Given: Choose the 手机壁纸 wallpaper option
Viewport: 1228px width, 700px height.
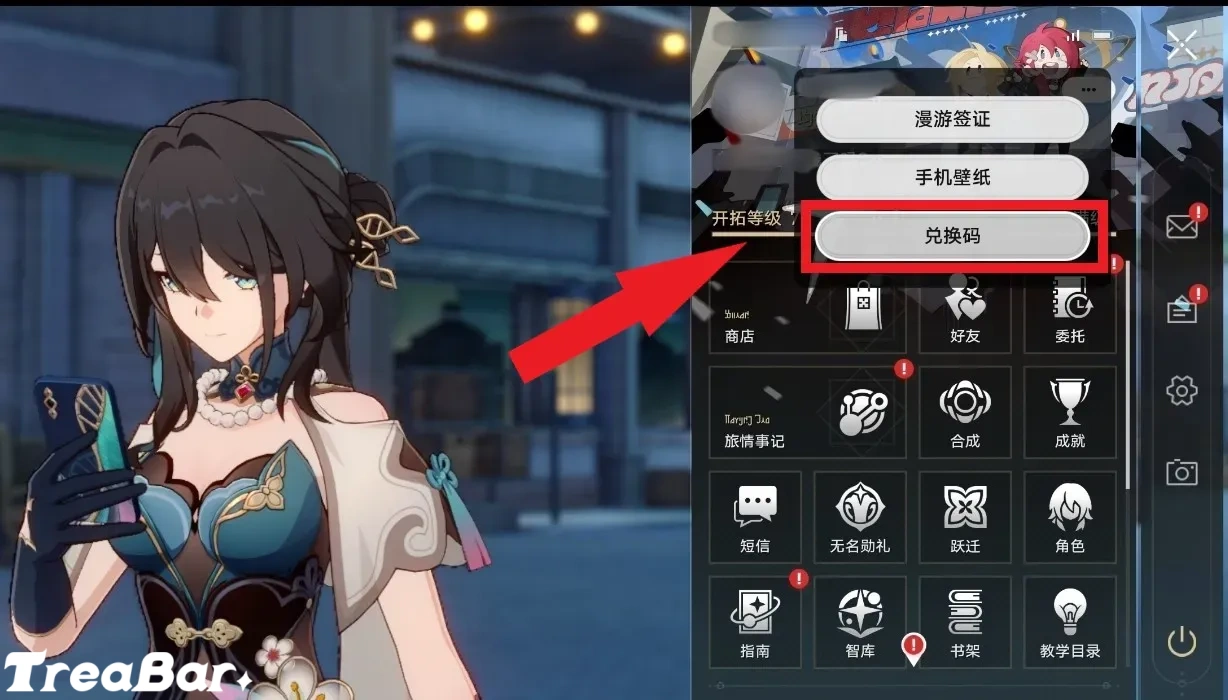Looking at the screenshot, I should click(951, 178).
